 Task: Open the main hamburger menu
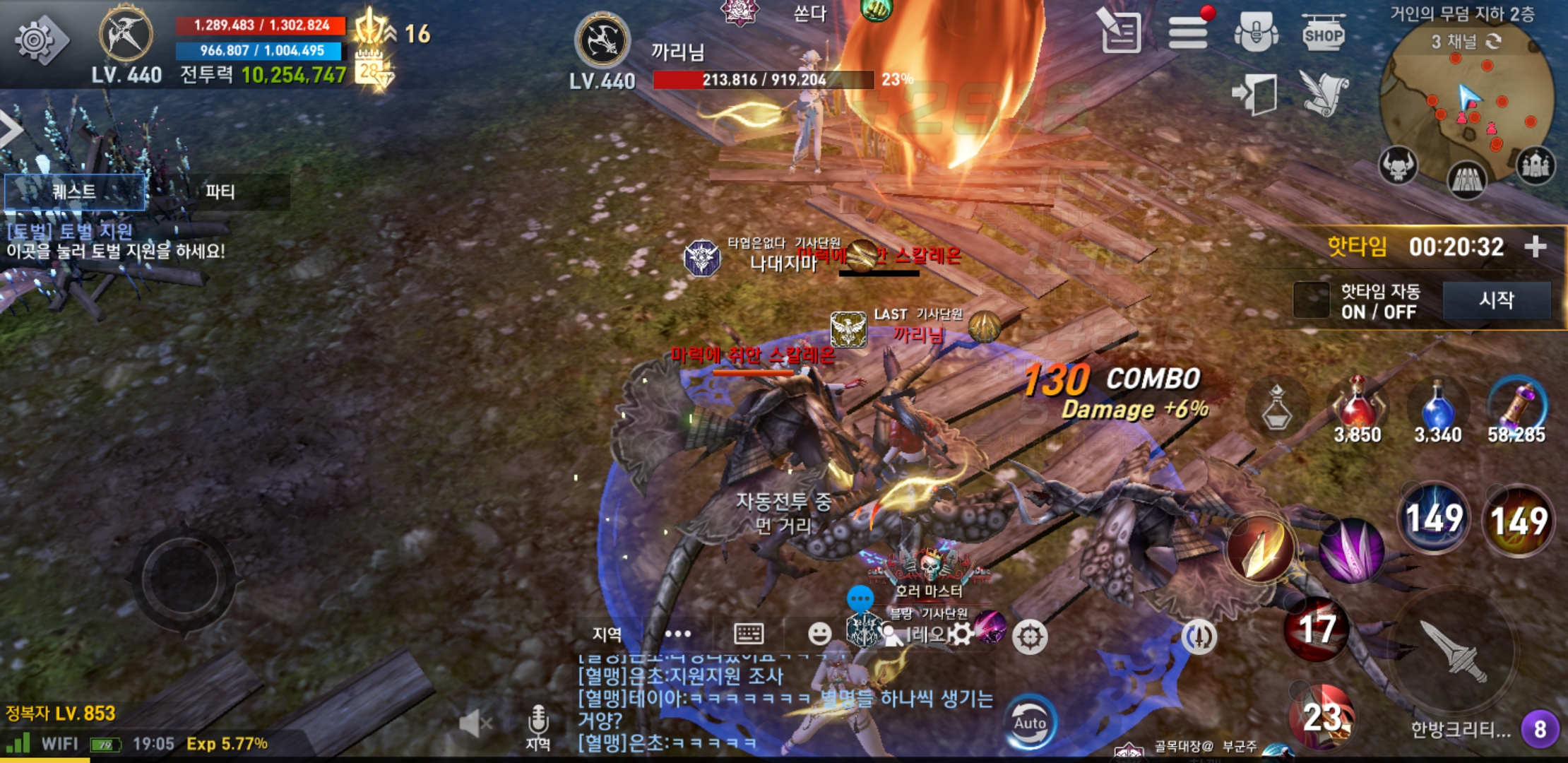click(x=1188, y=32)
